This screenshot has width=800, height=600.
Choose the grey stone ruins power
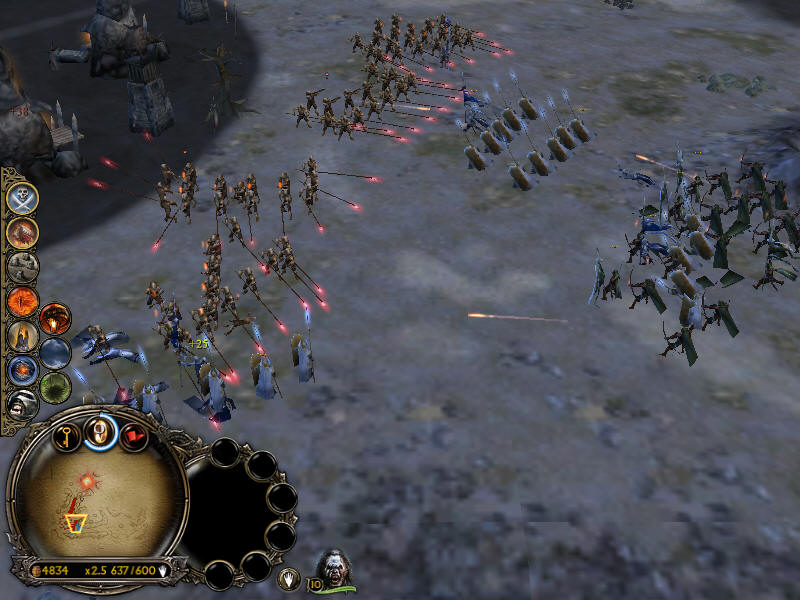(22, 266)
